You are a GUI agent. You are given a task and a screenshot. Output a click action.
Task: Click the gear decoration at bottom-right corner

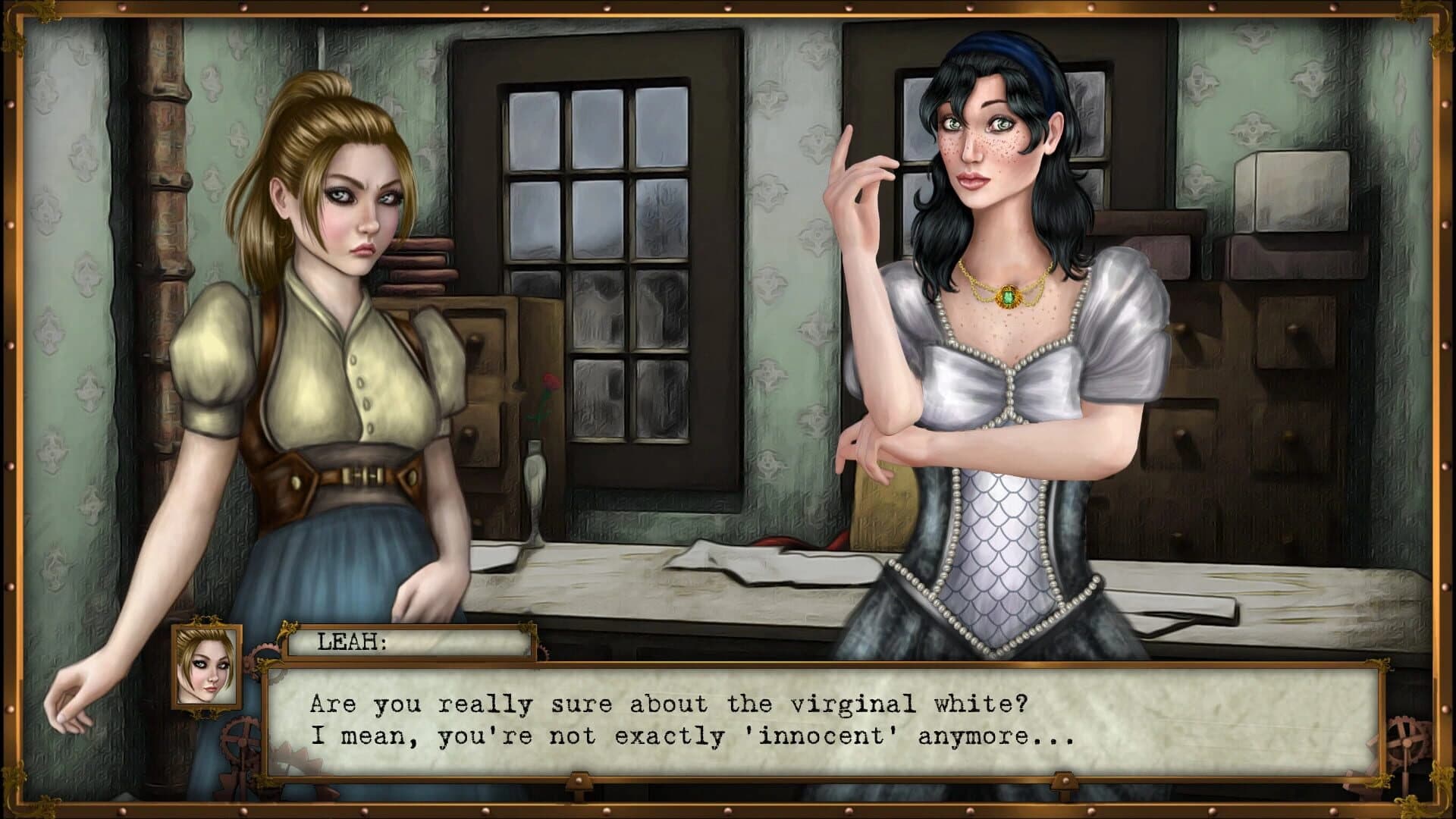tap(1407, 742)
